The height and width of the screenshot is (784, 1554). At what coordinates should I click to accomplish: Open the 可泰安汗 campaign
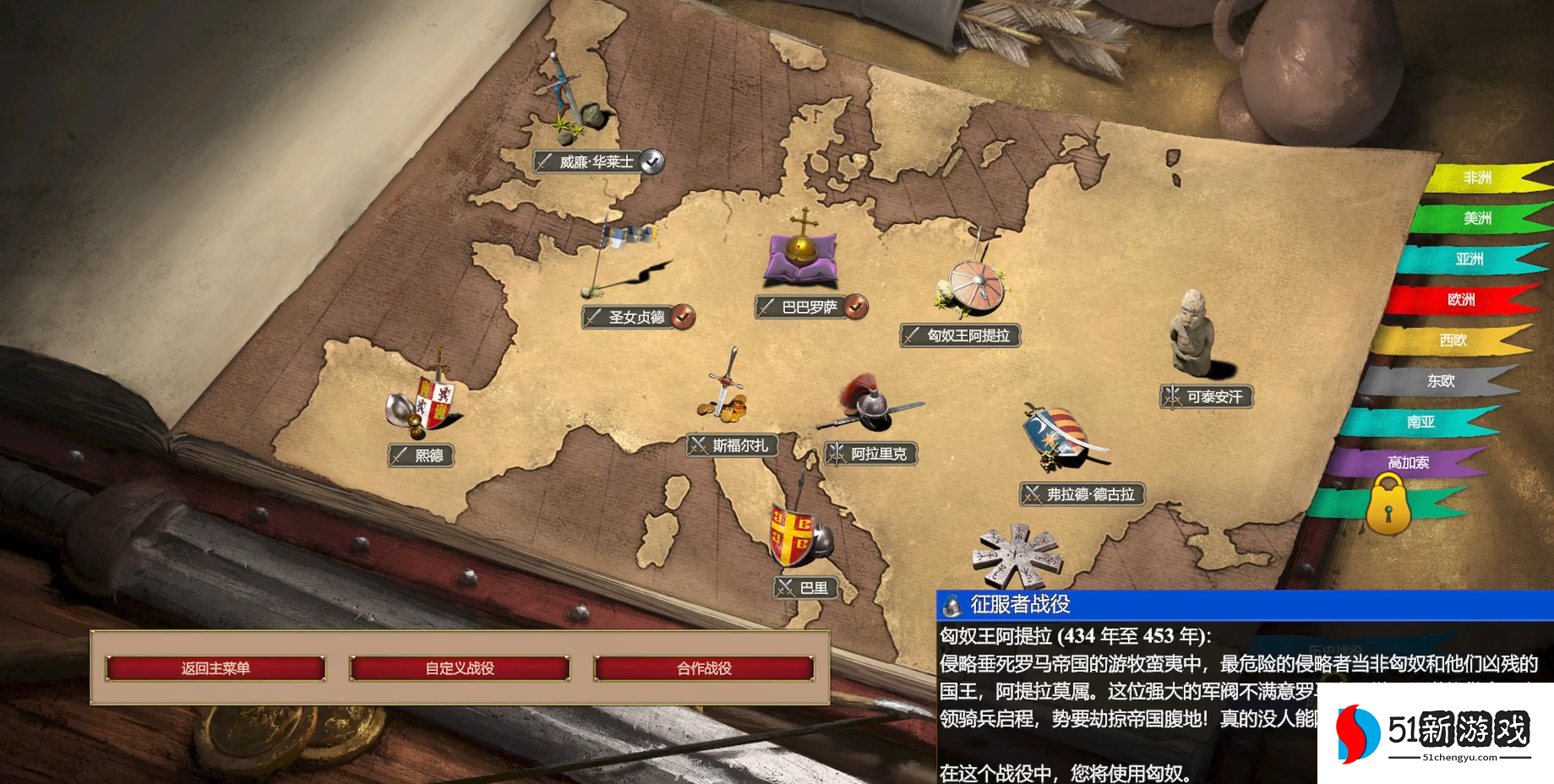[1213, 396]
